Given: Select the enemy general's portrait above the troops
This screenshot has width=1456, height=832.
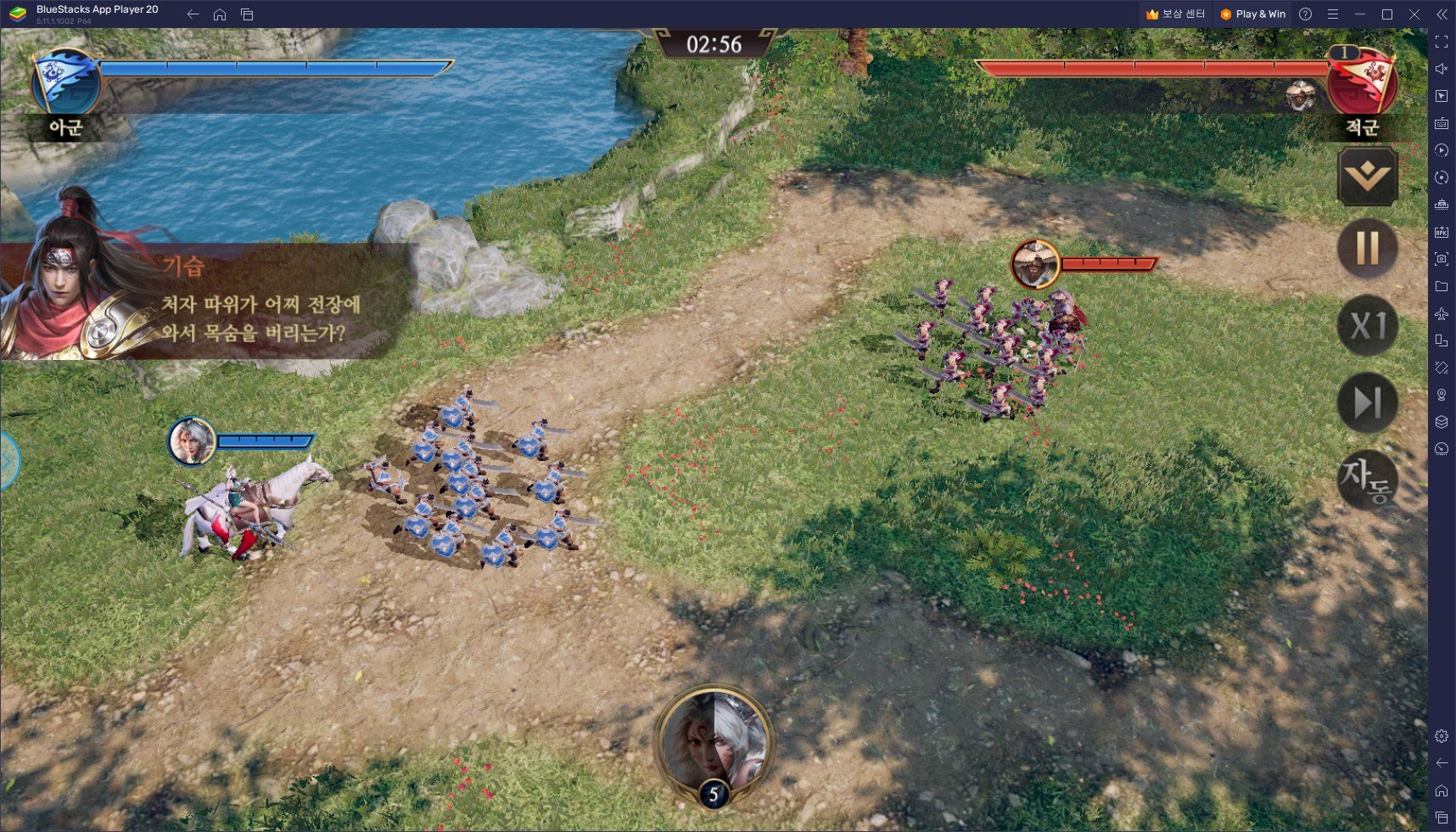Looking at the screenshot, I should pyautogui.click(x=1035, y=264).
